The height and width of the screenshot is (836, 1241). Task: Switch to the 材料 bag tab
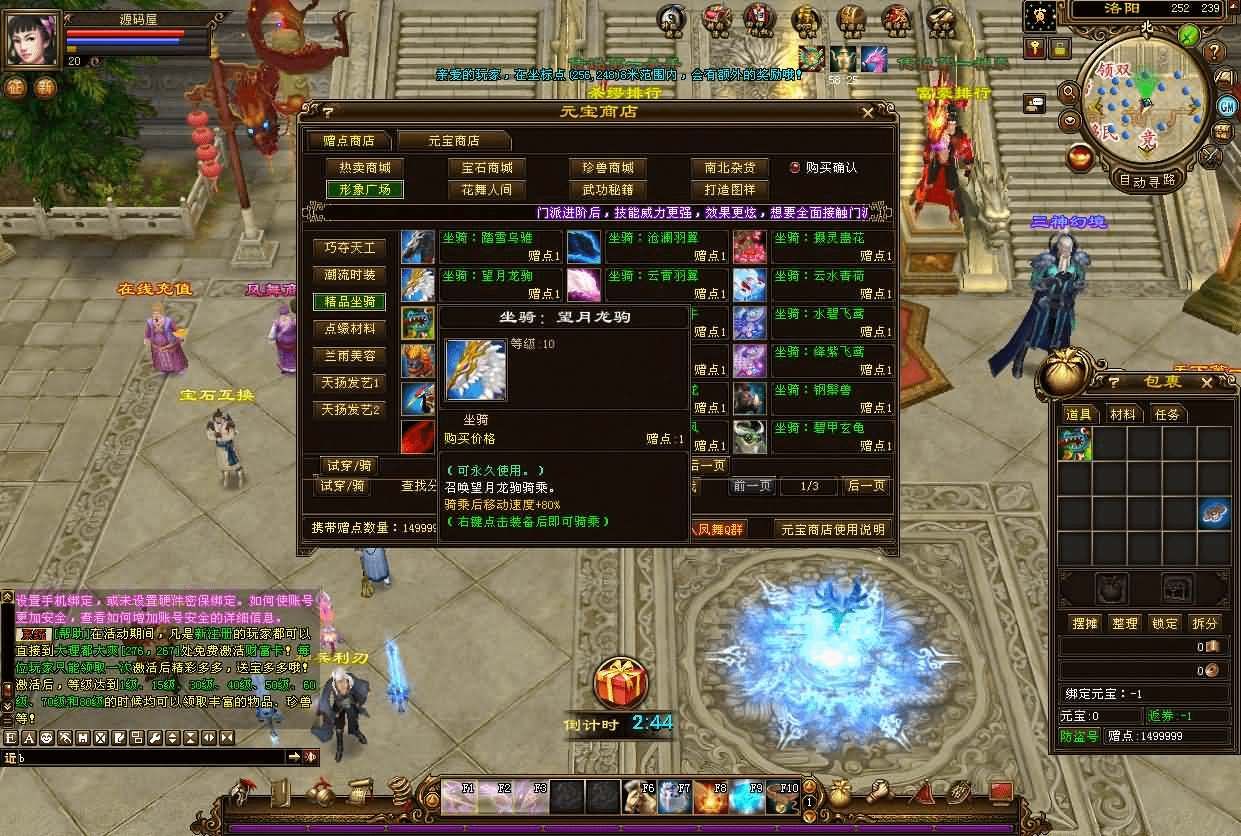1123,414
